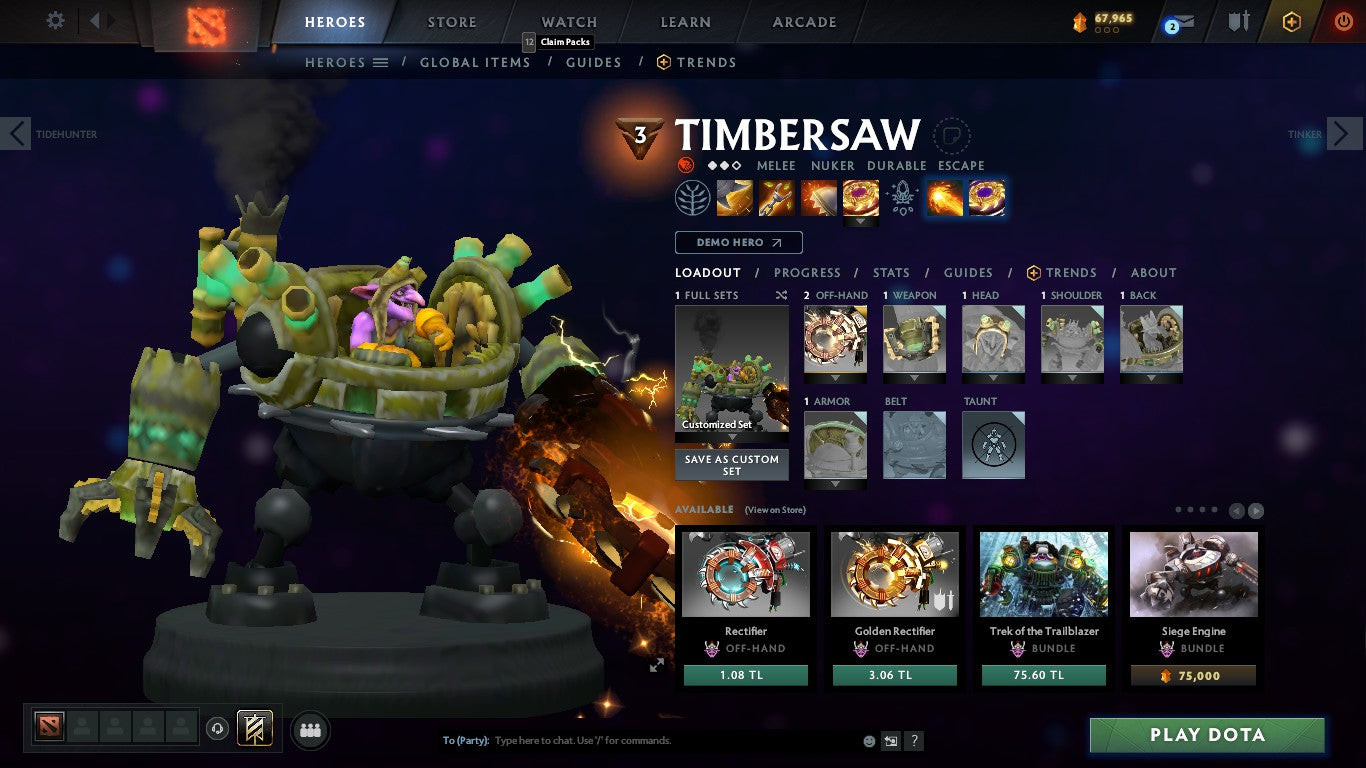This screenshot has width=1366, height=768.
Task: Open the Armory sword-and-shield icon
Action: click(1239, 20)
